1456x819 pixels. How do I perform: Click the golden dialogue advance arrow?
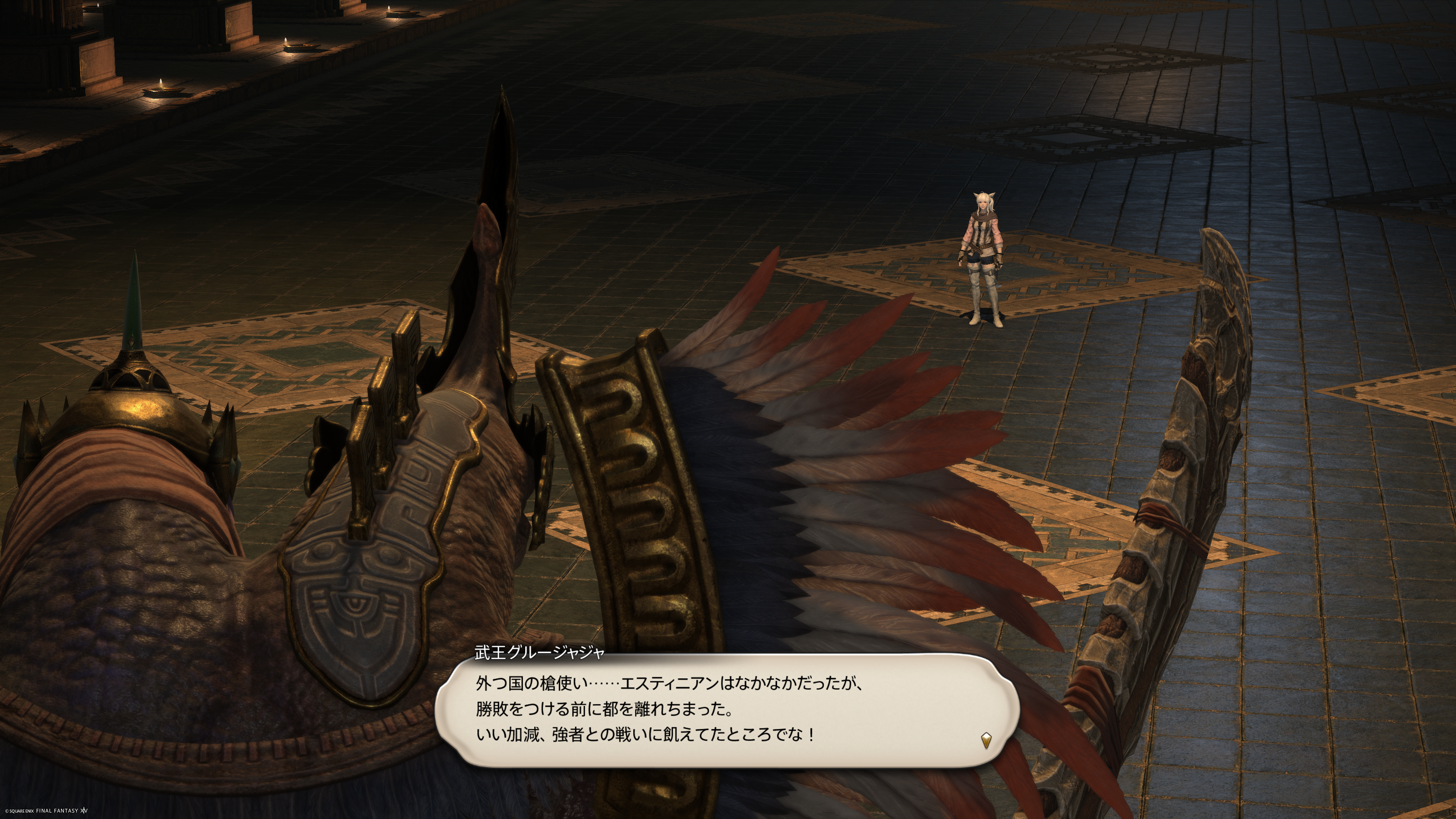[x=986, y=740]
